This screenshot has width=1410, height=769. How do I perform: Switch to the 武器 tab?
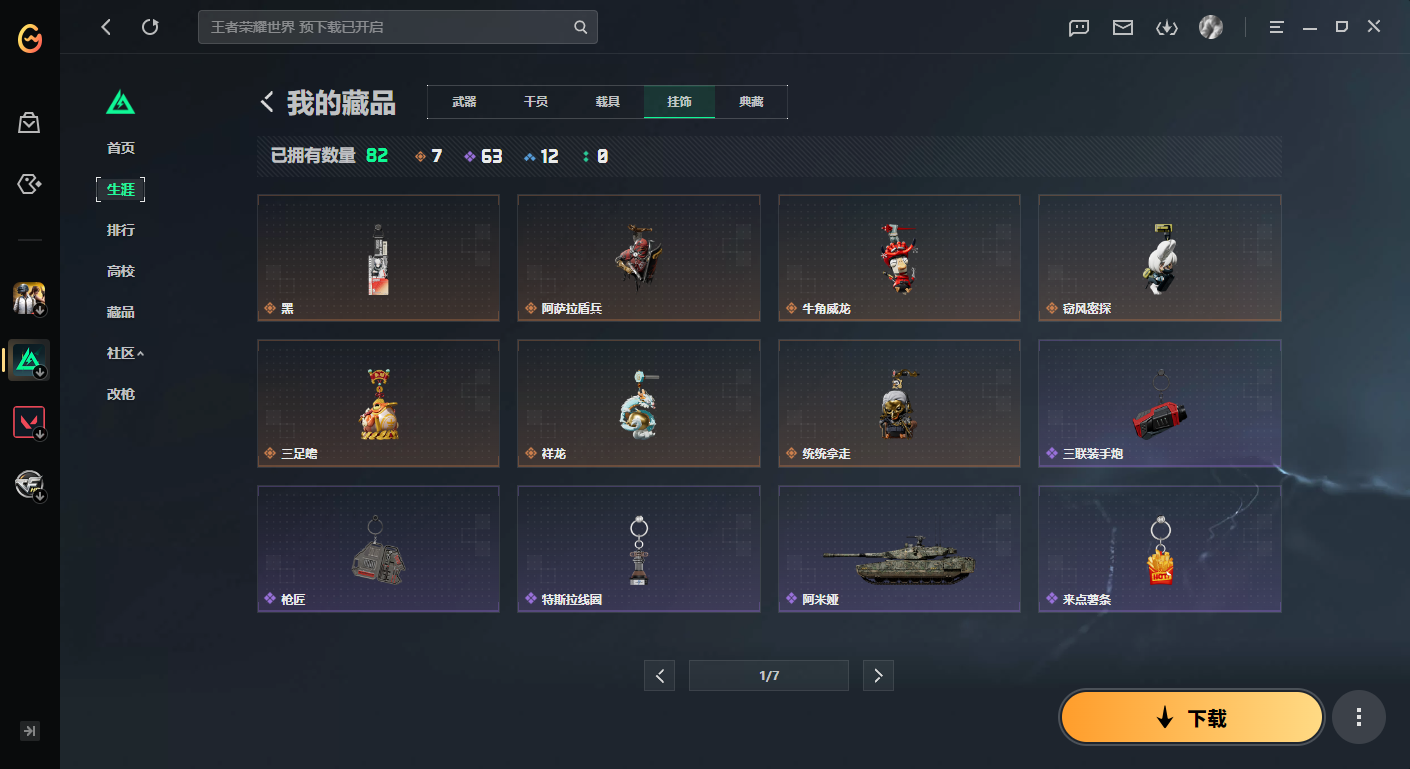coord(463,101)
